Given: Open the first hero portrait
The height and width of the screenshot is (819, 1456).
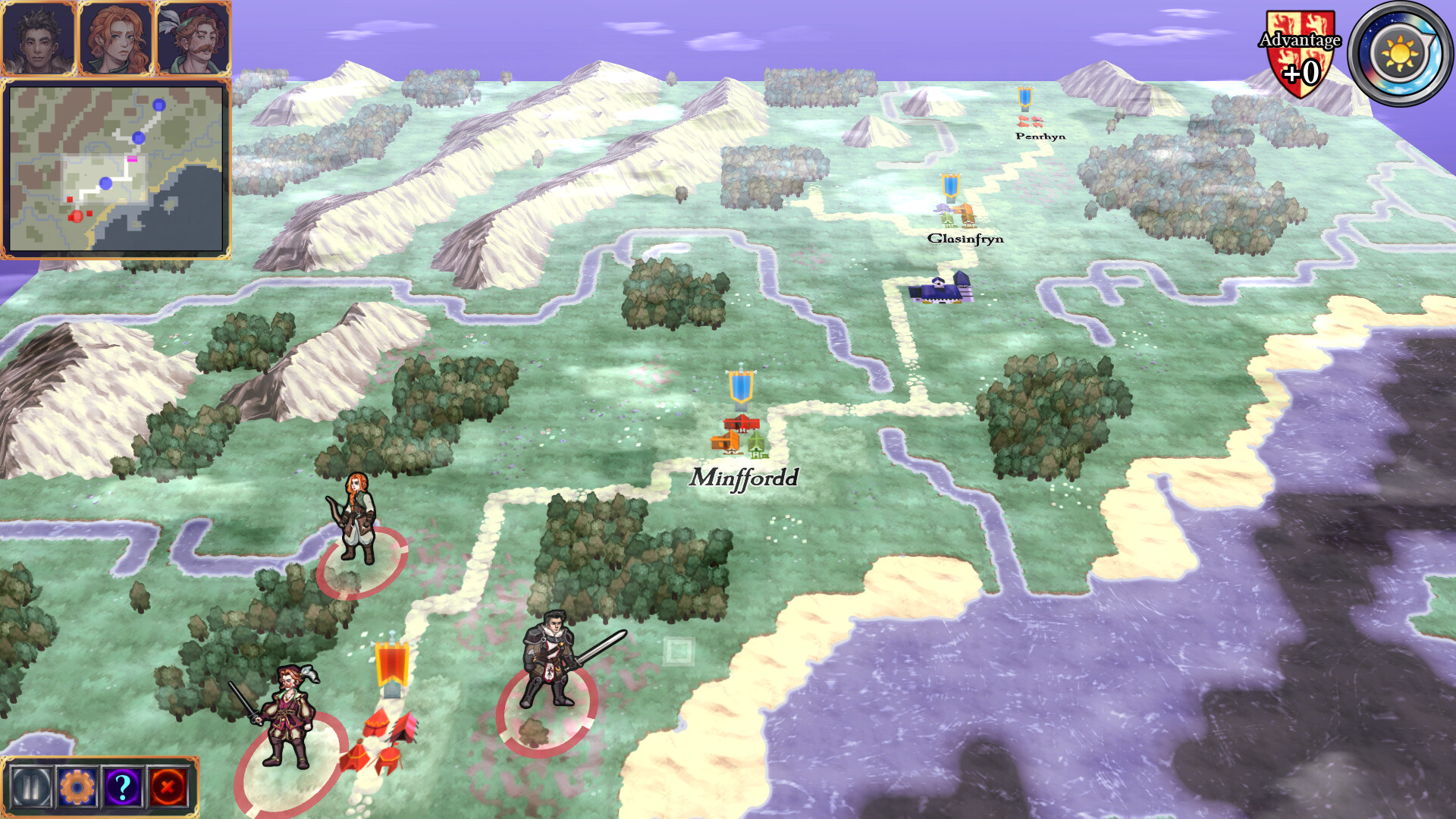Looking at the screenshot, I should (x=39, y=36).
